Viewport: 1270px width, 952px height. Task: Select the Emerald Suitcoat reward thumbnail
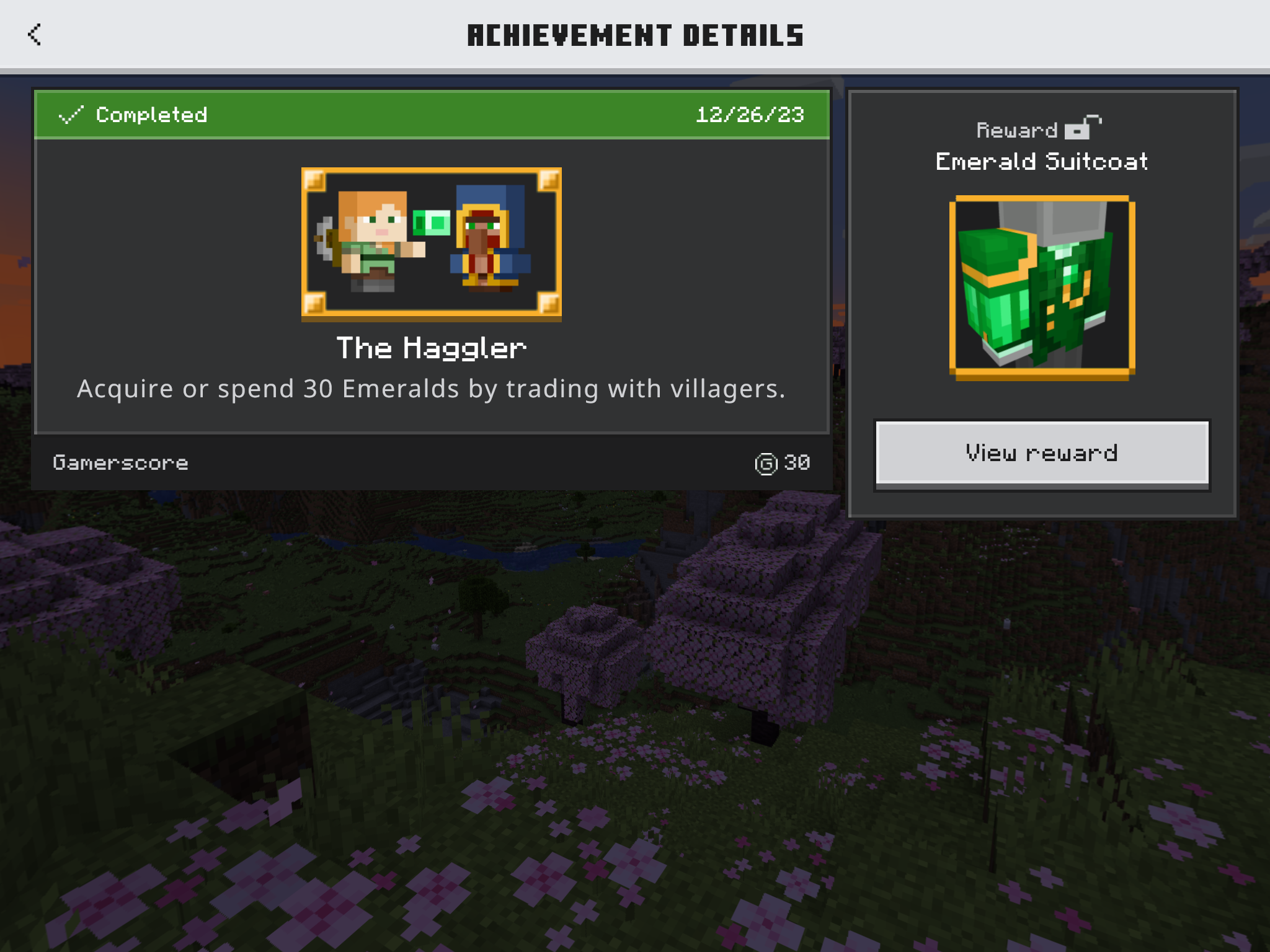(1042, 287)
